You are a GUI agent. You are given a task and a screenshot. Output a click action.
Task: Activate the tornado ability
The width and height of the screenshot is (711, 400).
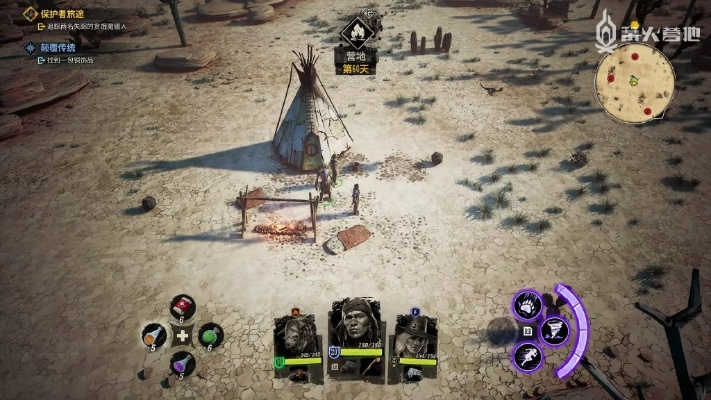(554, 330)
